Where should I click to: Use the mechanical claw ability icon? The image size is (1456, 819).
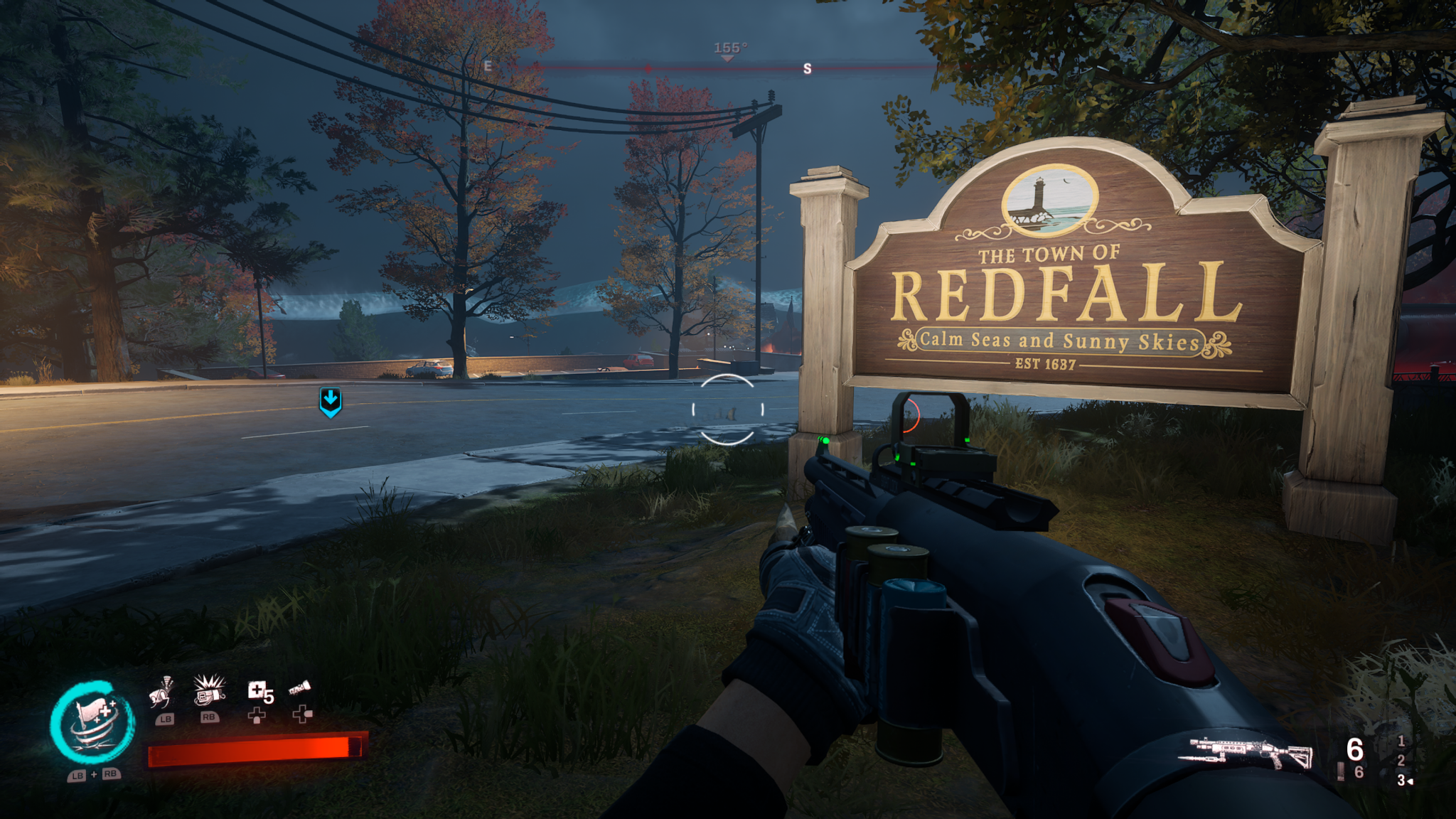point(163,692)
